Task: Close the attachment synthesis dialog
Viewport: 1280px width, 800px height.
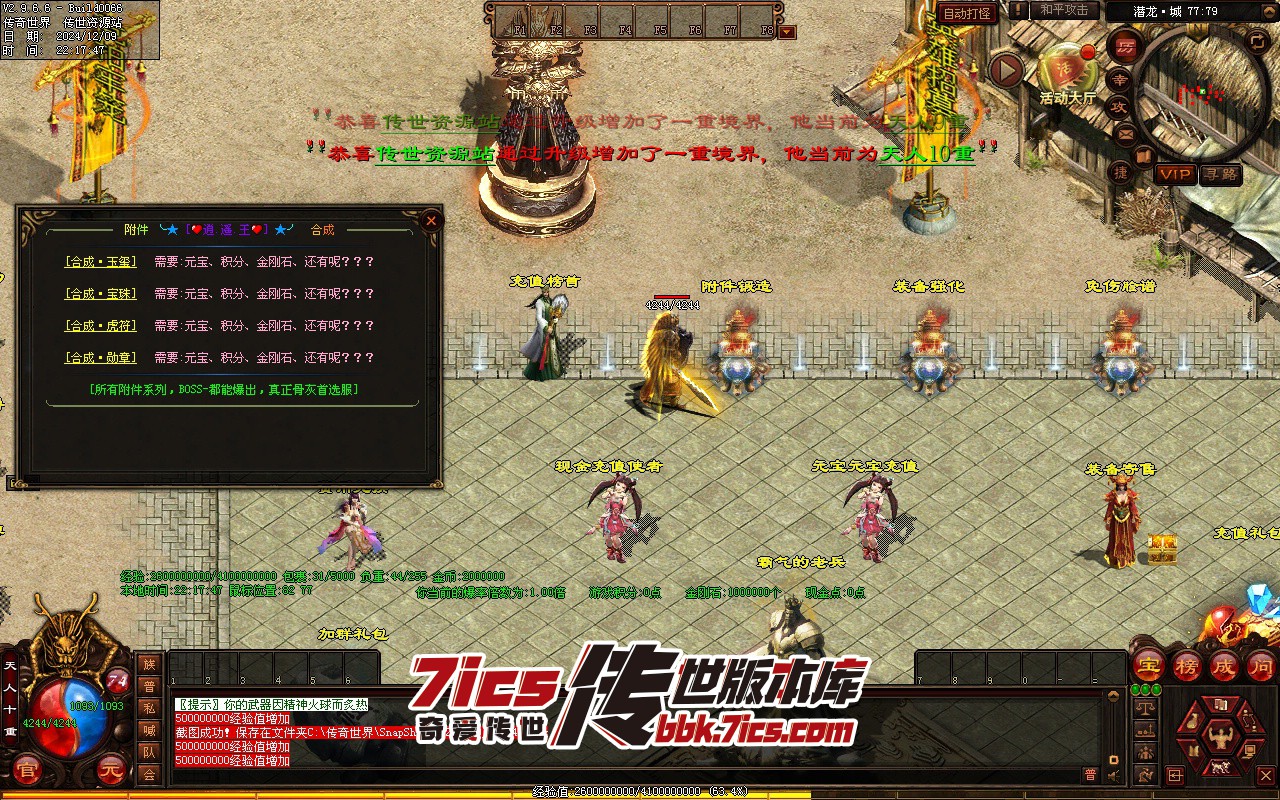Action: pyautogui.click(x=431, y=220)
